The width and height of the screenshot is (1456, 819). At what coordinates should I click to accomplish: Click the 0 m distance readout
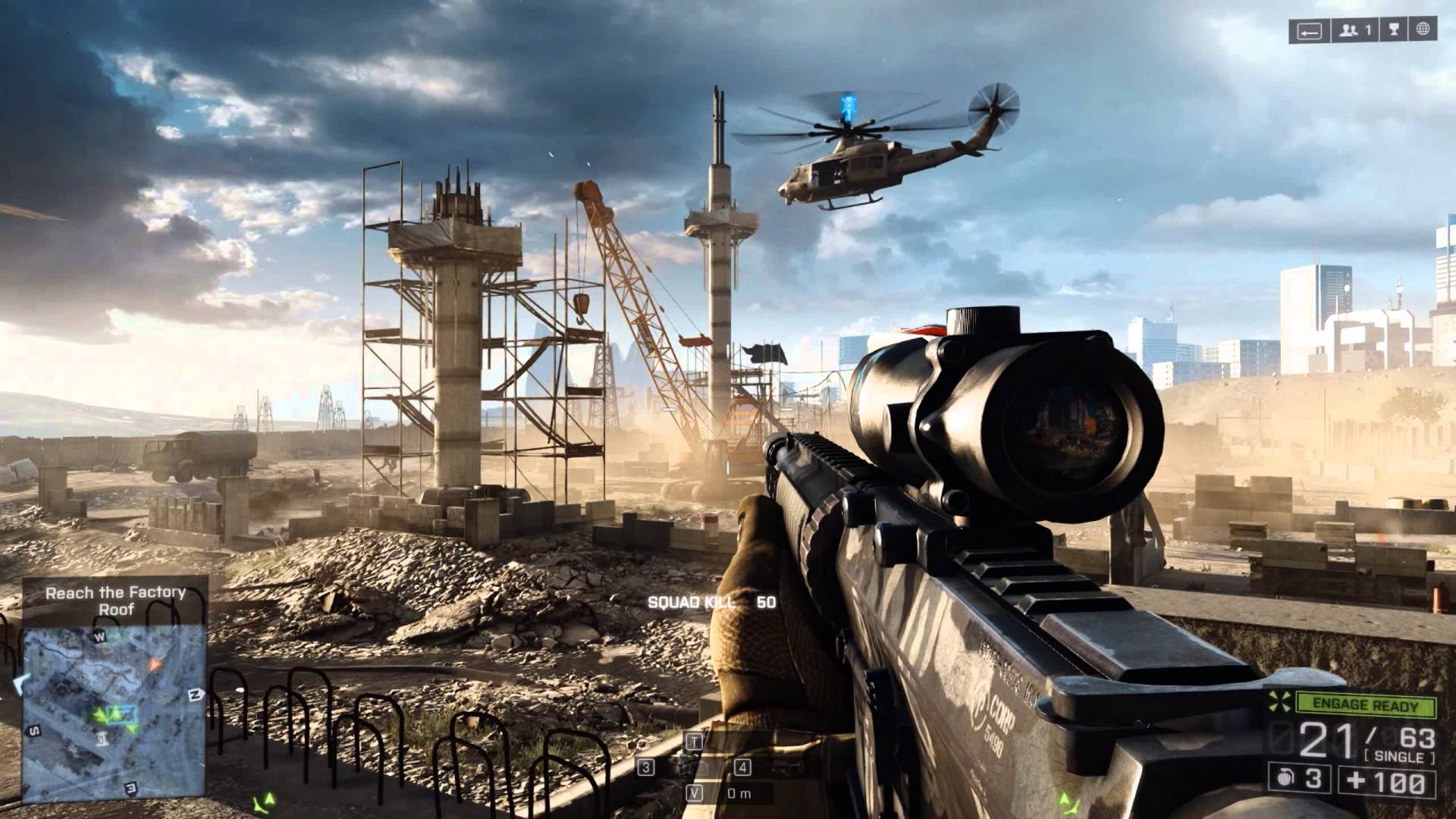click(x=739, y=793)
